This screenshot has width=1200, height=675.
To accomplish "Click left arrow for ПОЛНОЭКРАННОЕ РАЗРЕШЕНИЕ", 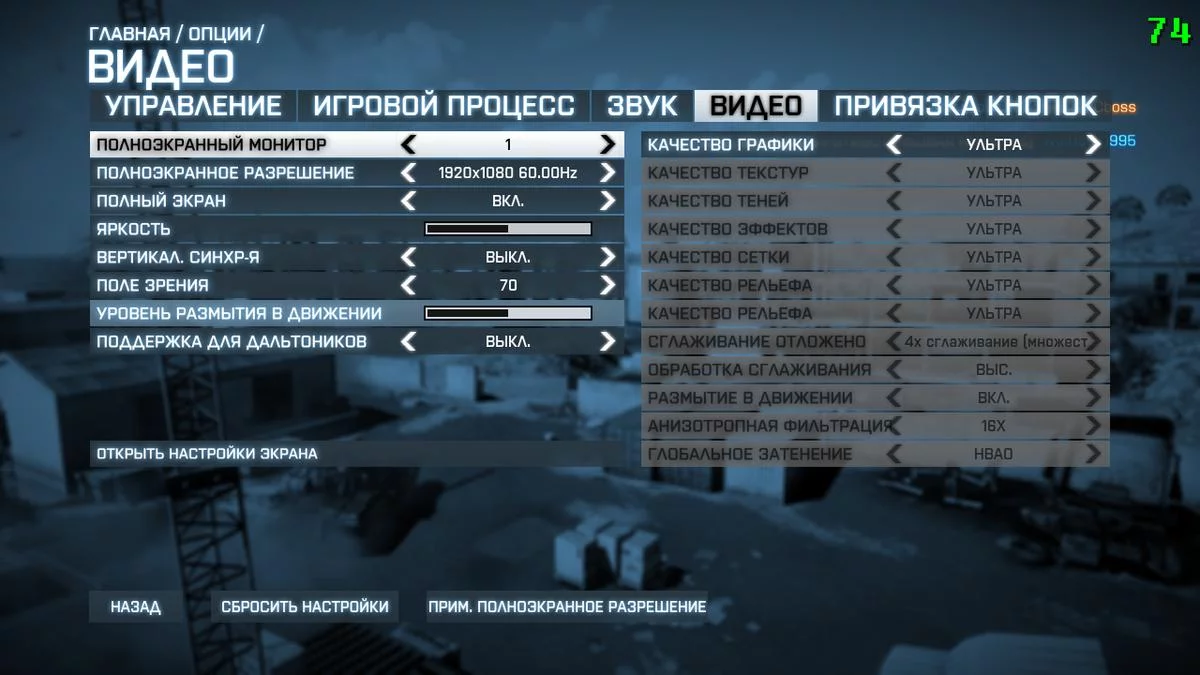I will (x=408, y=173).
